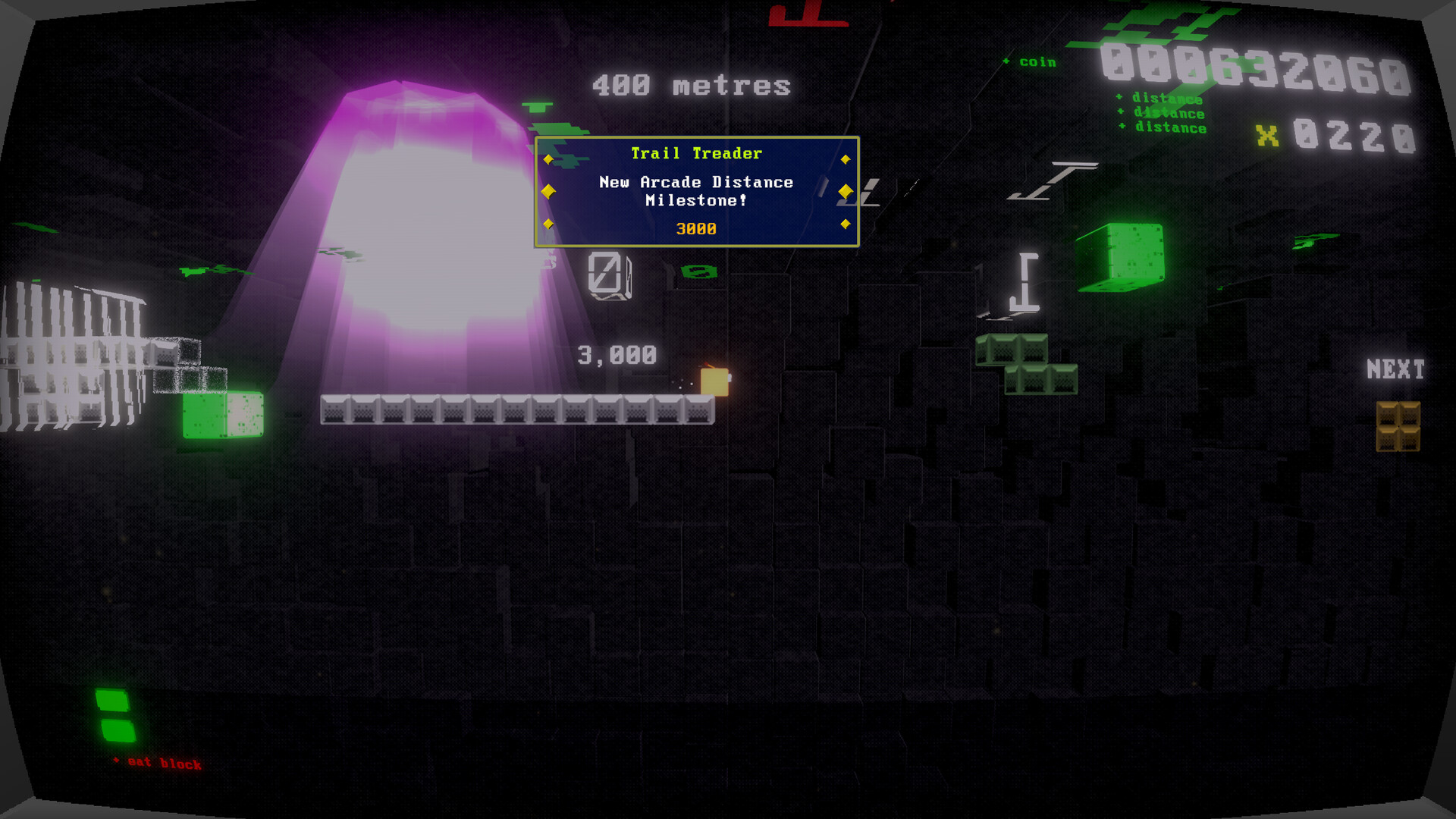
Task: Select the '400 metres' distance label
Action: click(690, 85)
